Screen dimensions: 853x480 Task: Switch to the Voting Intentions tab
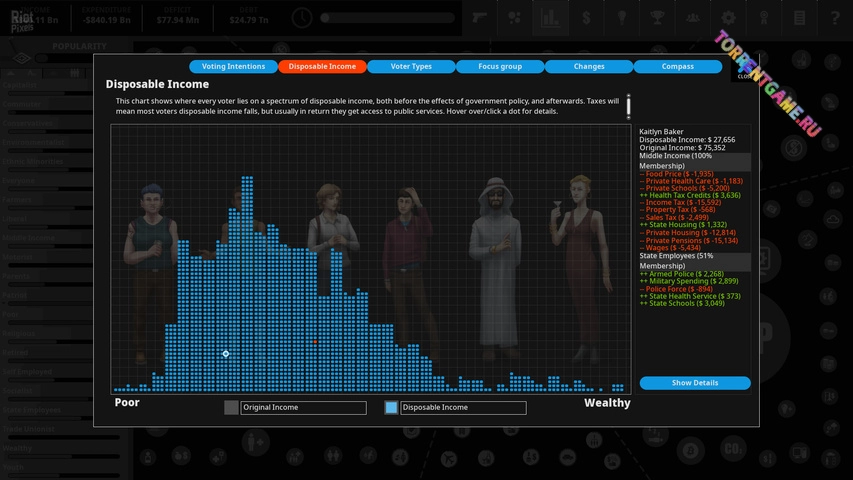[233, 67]
